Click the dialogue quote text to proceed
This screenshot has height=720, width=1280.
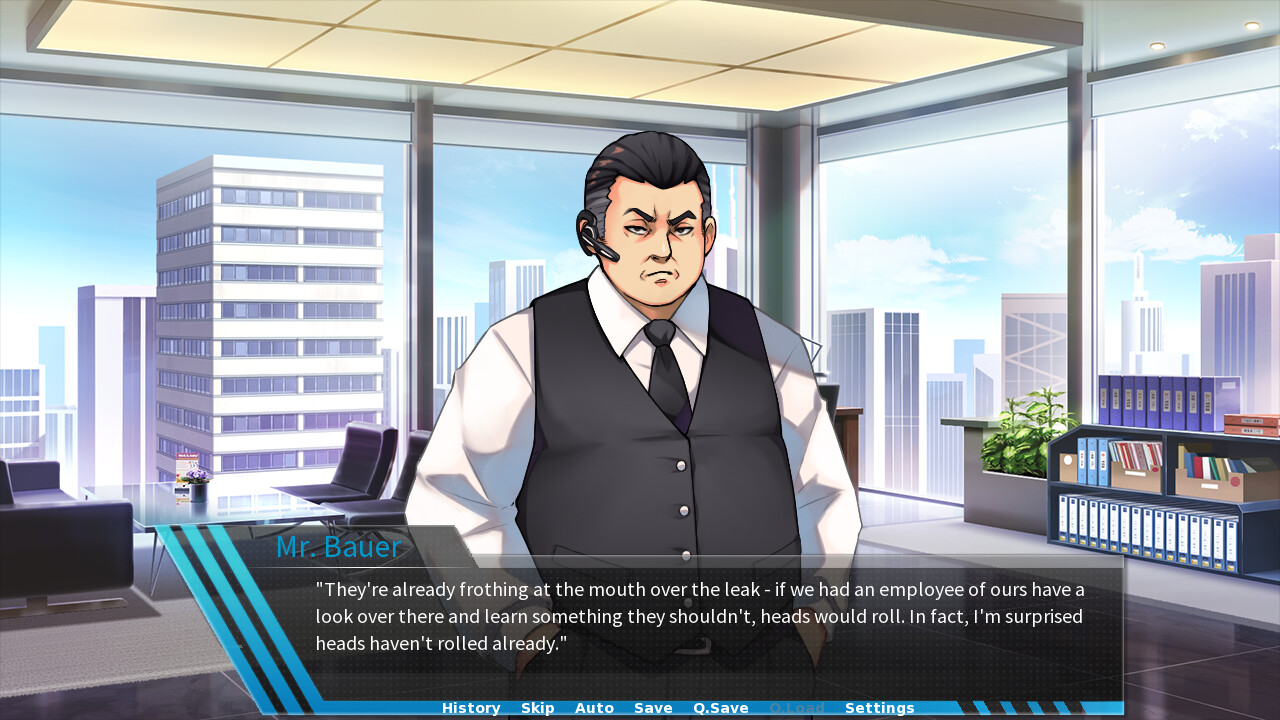pyautogui.click(x=700, y=590)
